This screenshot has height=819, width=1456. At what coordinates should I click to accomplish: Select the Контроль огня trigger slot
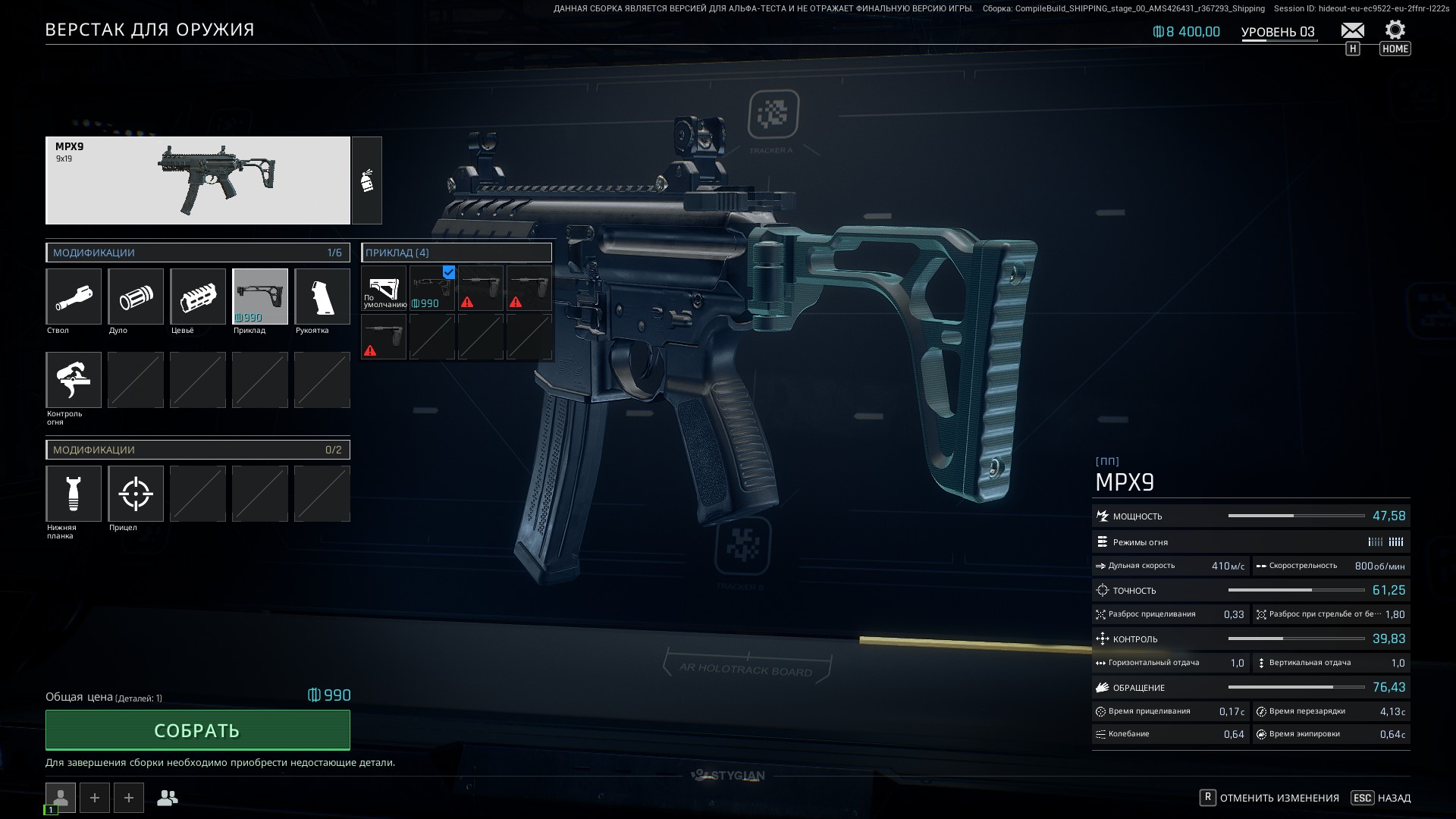(x=74, y=380)
